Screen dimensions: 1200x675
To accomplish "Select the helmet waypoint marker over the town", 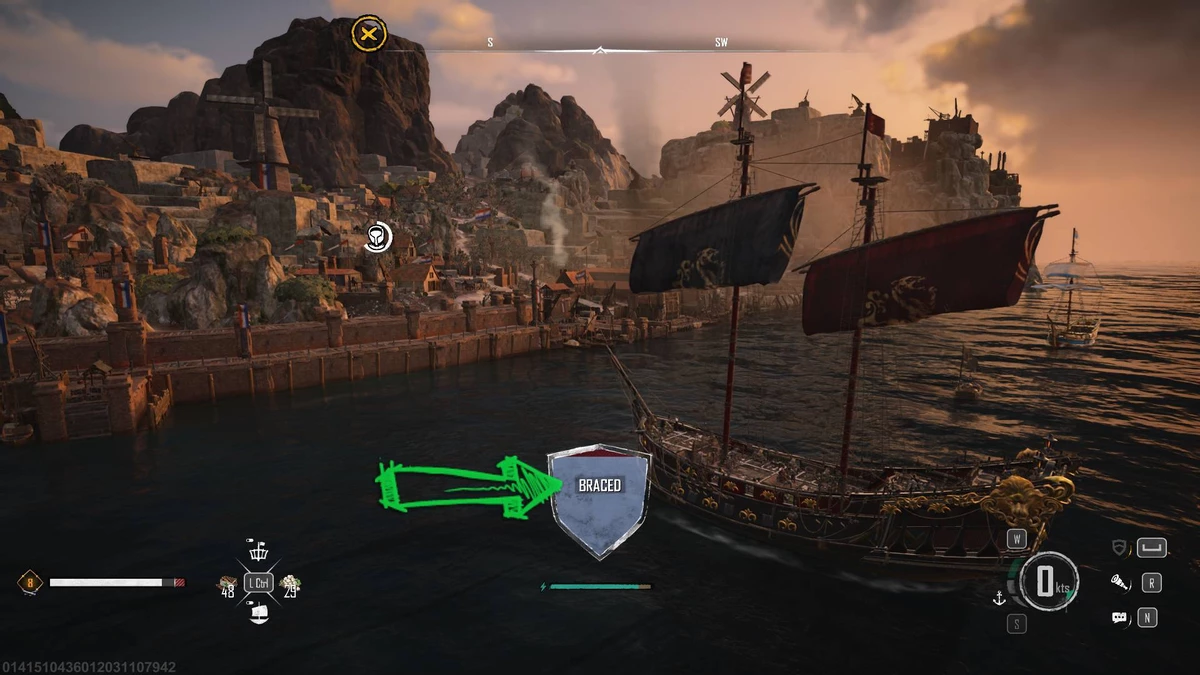I will (x=376, y=237).
